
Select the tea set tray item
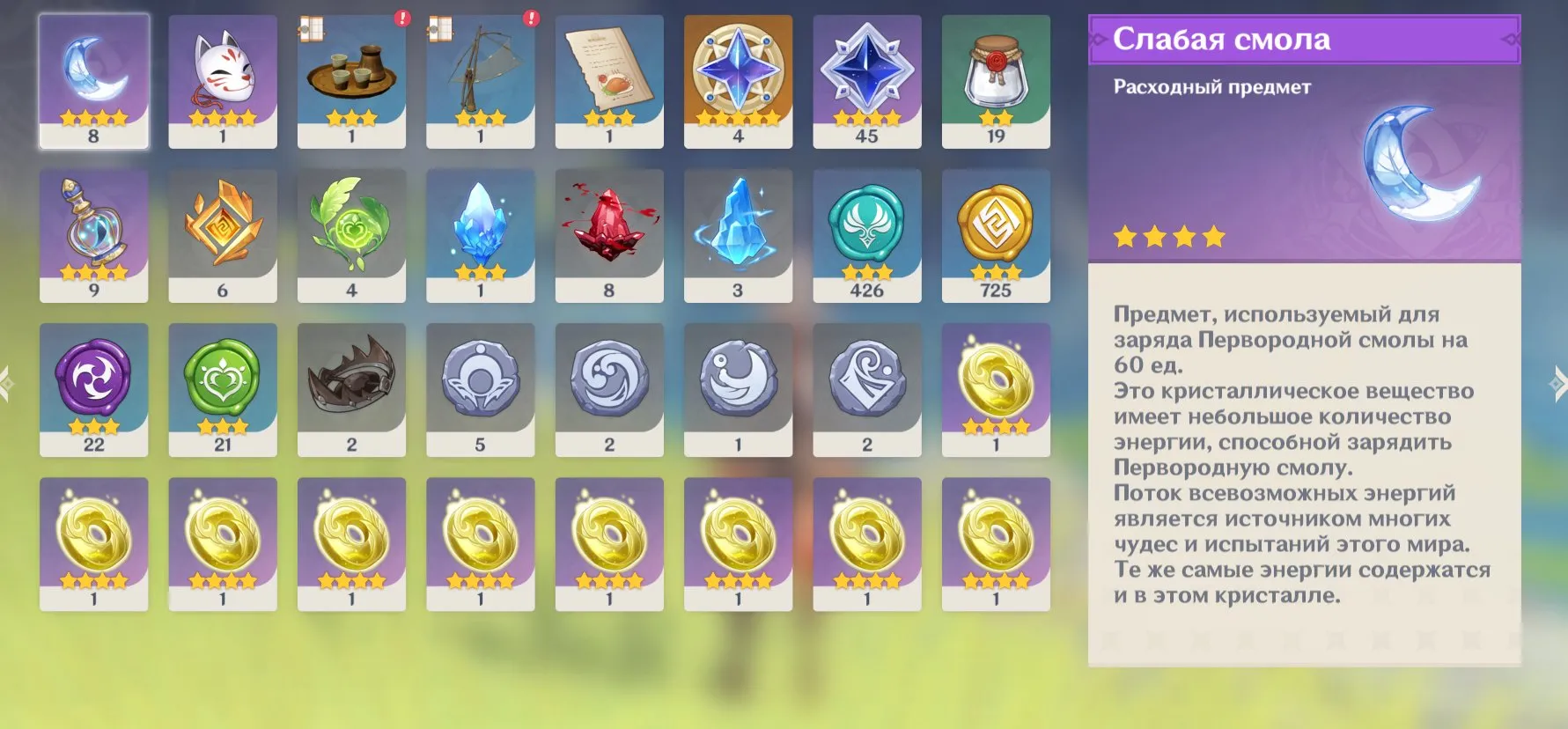tap(351, 80)
